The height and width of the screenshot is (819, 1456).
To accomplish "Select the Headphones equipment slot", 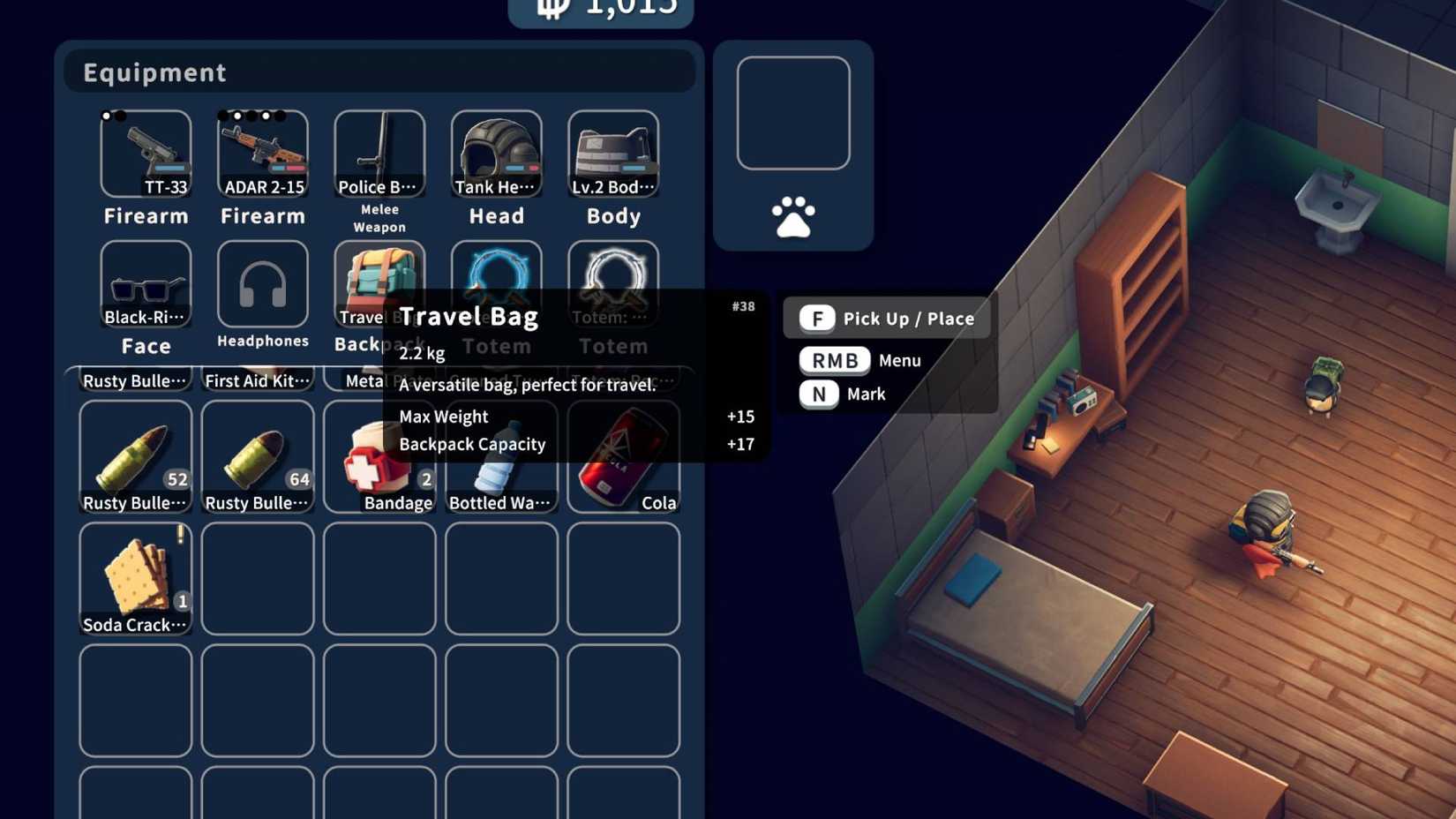I will [x=262, y=284].
